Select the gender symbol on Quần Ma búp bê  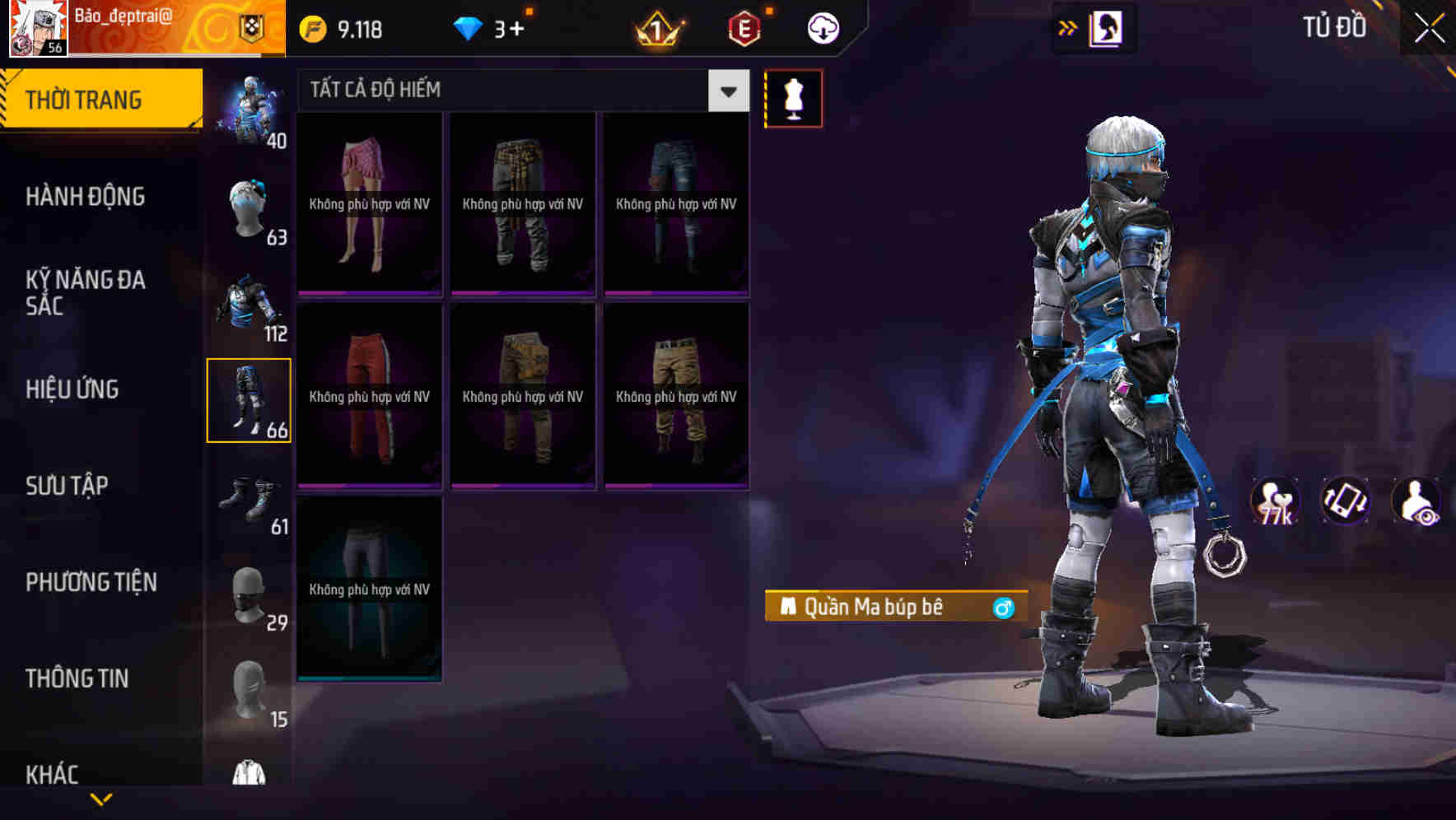point(1004,607)
